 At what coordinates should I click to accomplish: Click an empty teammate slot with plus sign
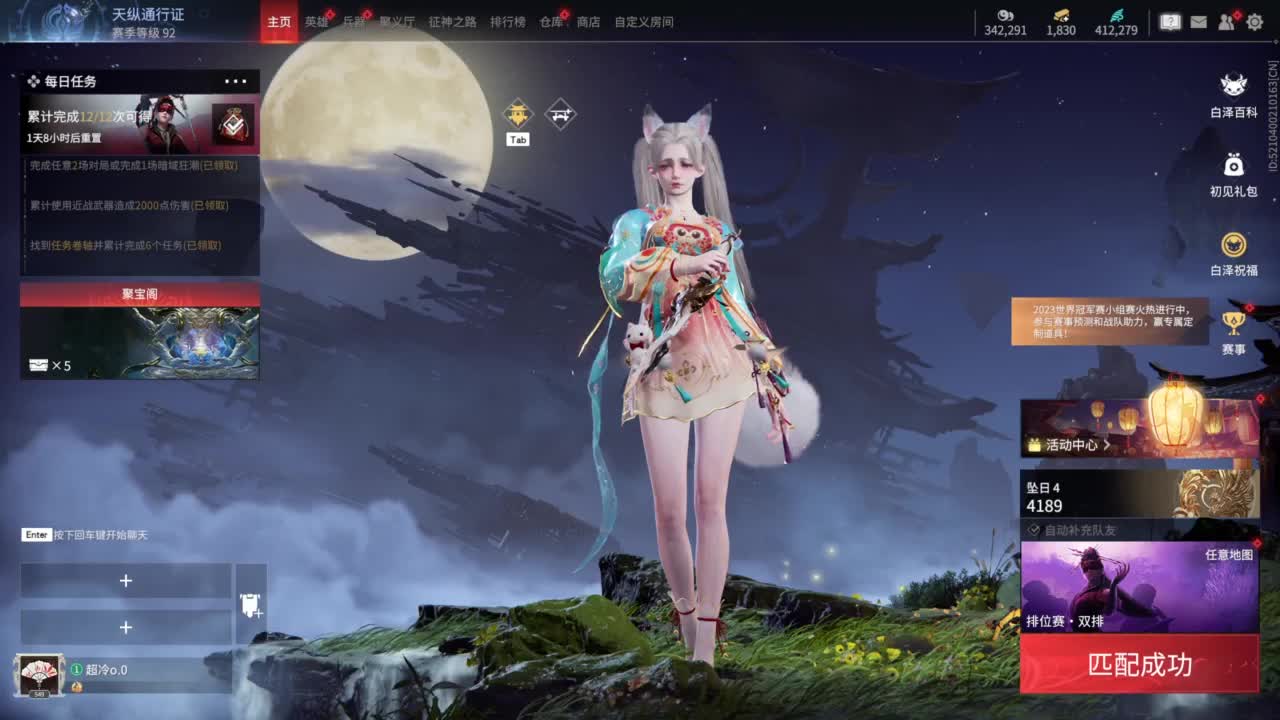125,580
